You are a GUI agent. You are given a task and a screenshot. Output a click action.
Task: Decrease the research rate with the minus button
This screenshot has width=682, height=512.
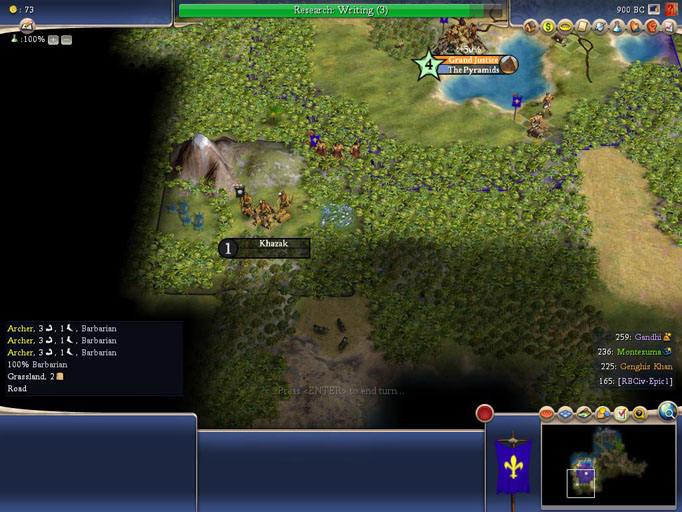tap(66, 40)
